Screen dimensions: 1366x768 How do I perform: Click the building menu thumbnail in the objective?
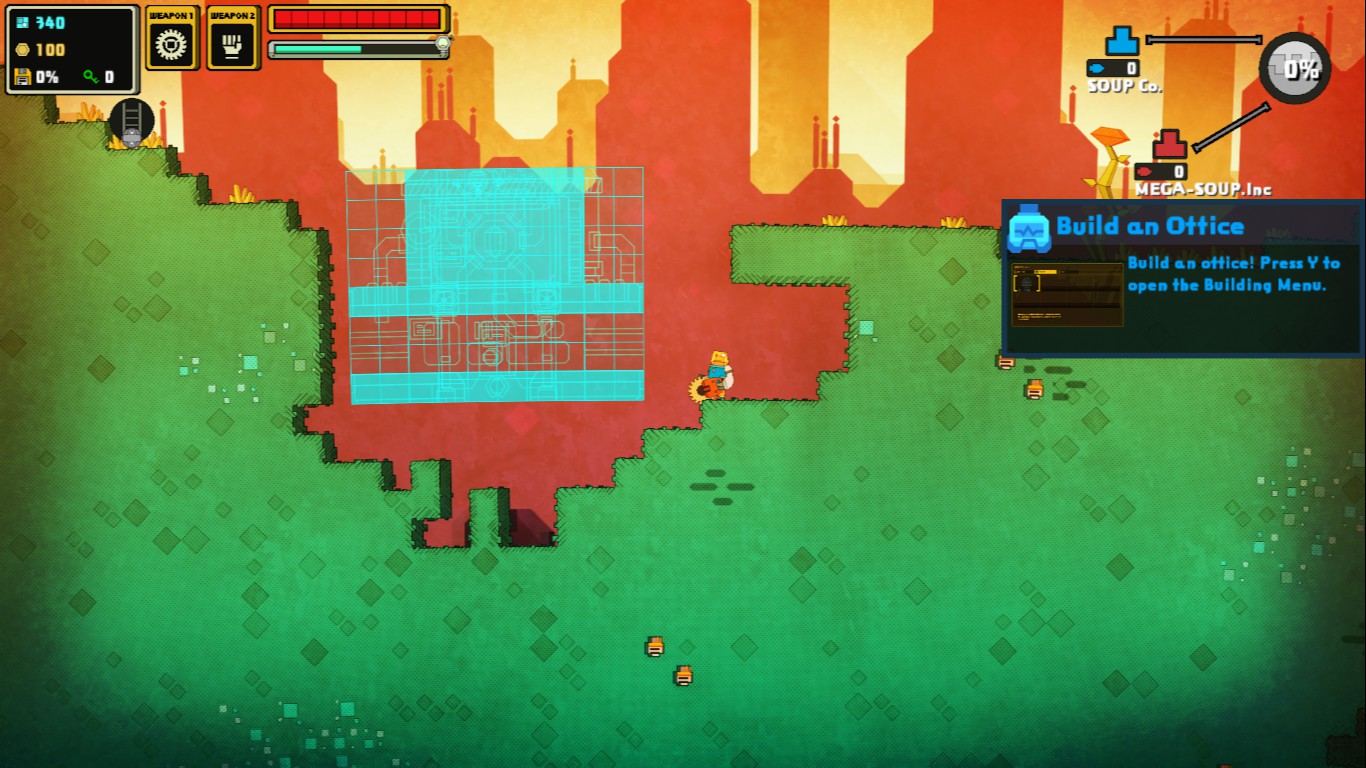1067,295
